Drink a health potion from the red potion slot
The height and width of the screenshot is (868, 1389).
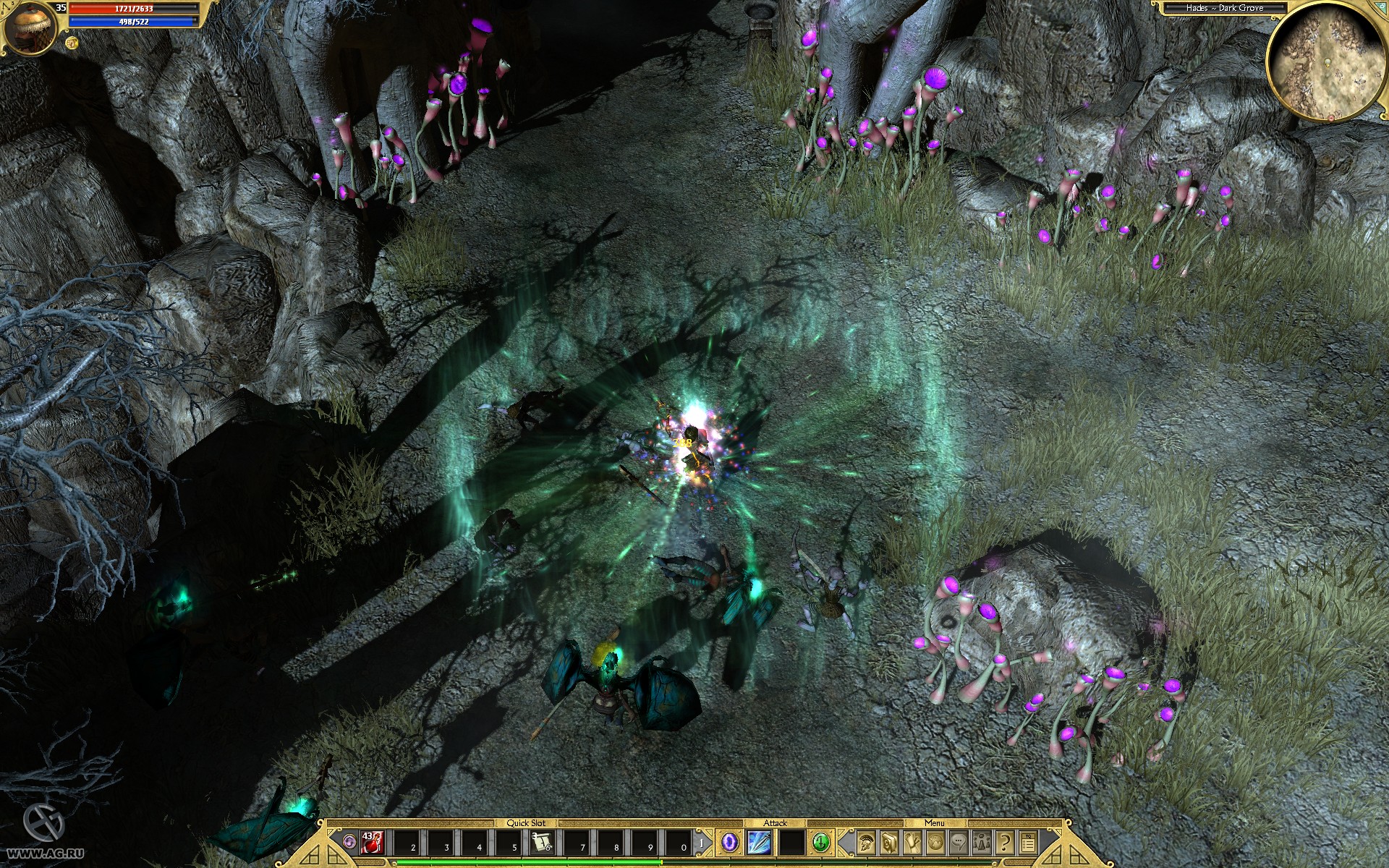372,843
